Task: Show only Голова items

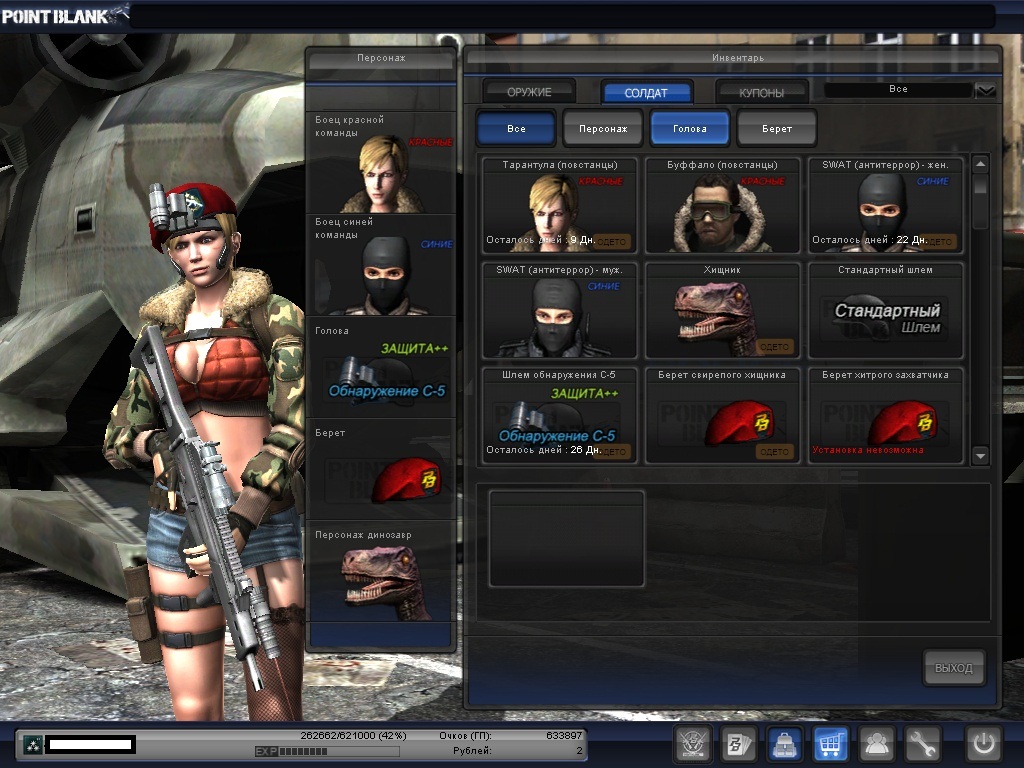Action: [690, 129]
